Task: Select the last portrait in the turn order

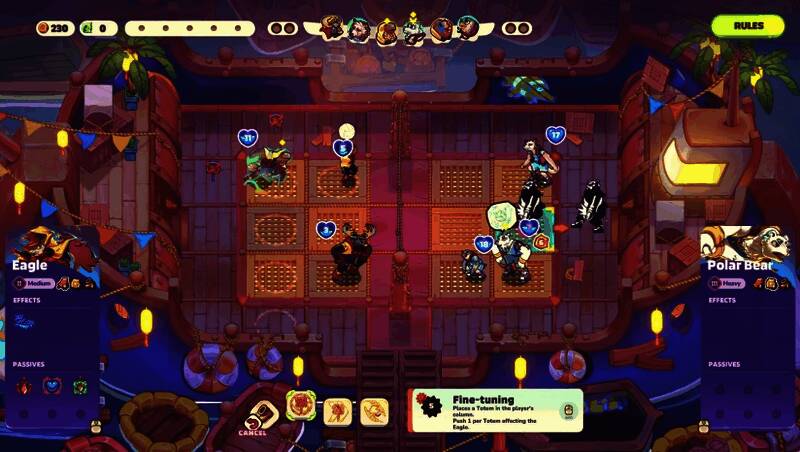Action: tap(467, 29)
